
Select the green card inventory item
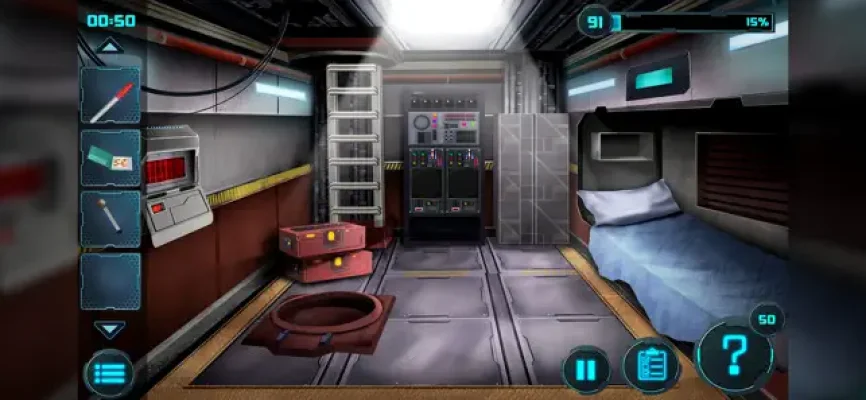[x=110, y=158]
